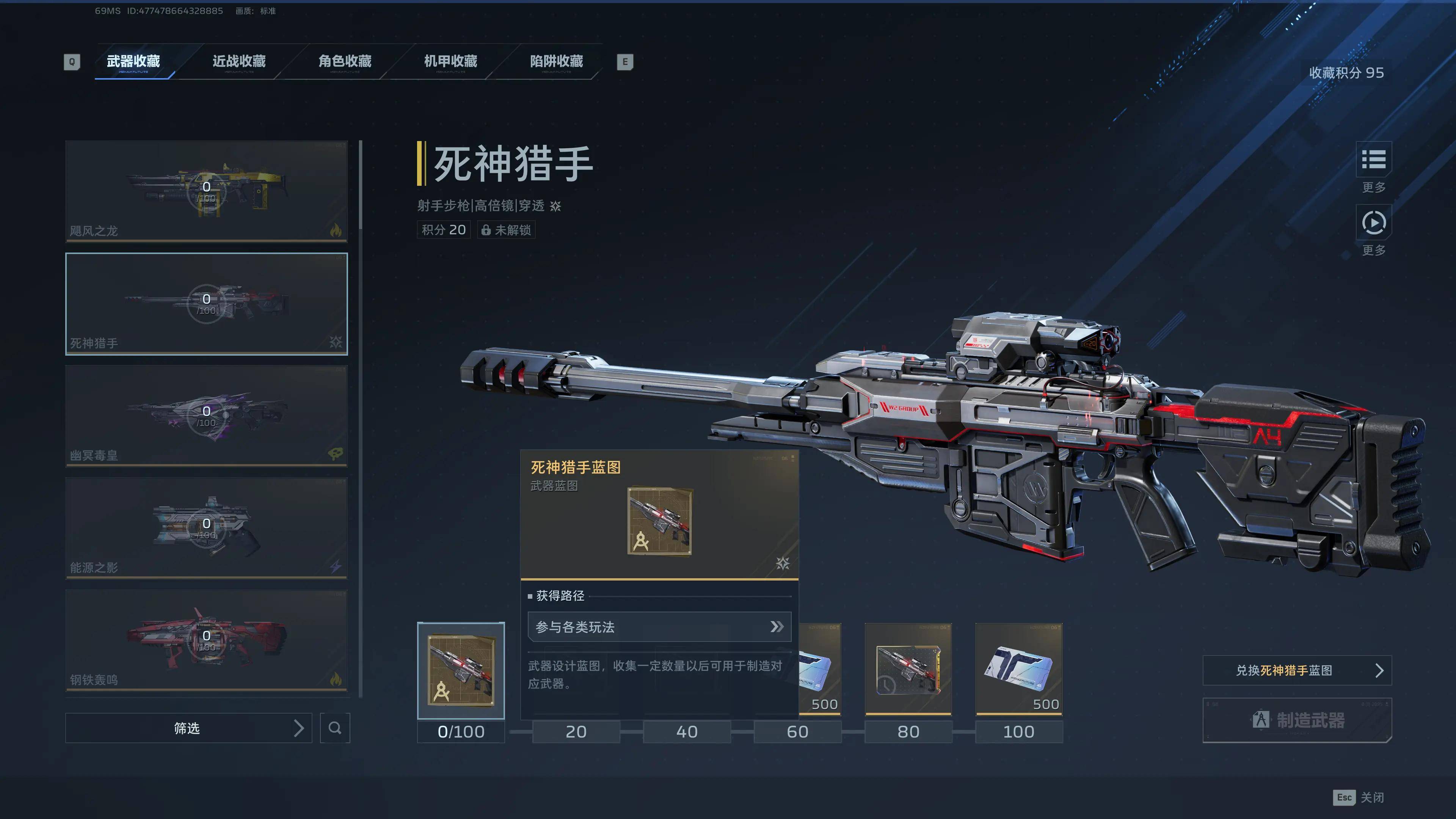1456x819 pixels.
Task: Switch to the 武器收藏 tab
Action: pyautogui.click(x=133, y=61)
